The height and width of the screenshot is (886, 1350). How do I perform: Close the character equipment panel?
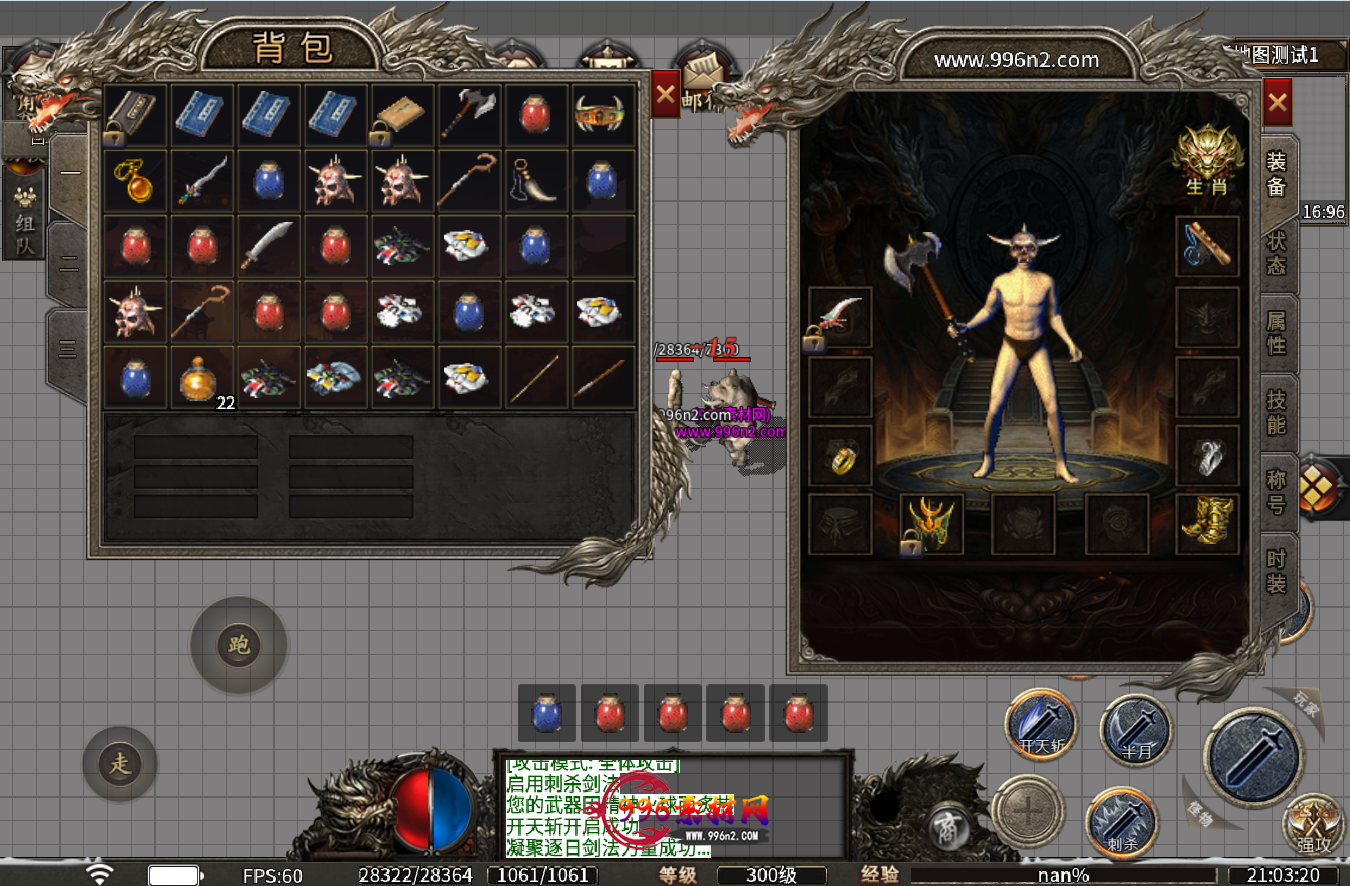[1277, 101]
